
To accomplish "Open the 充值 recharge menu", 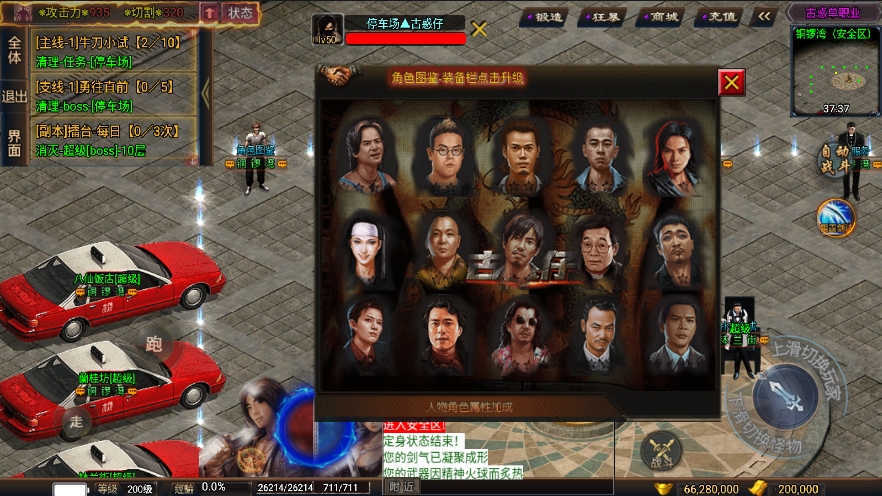I will click(722, 16).
